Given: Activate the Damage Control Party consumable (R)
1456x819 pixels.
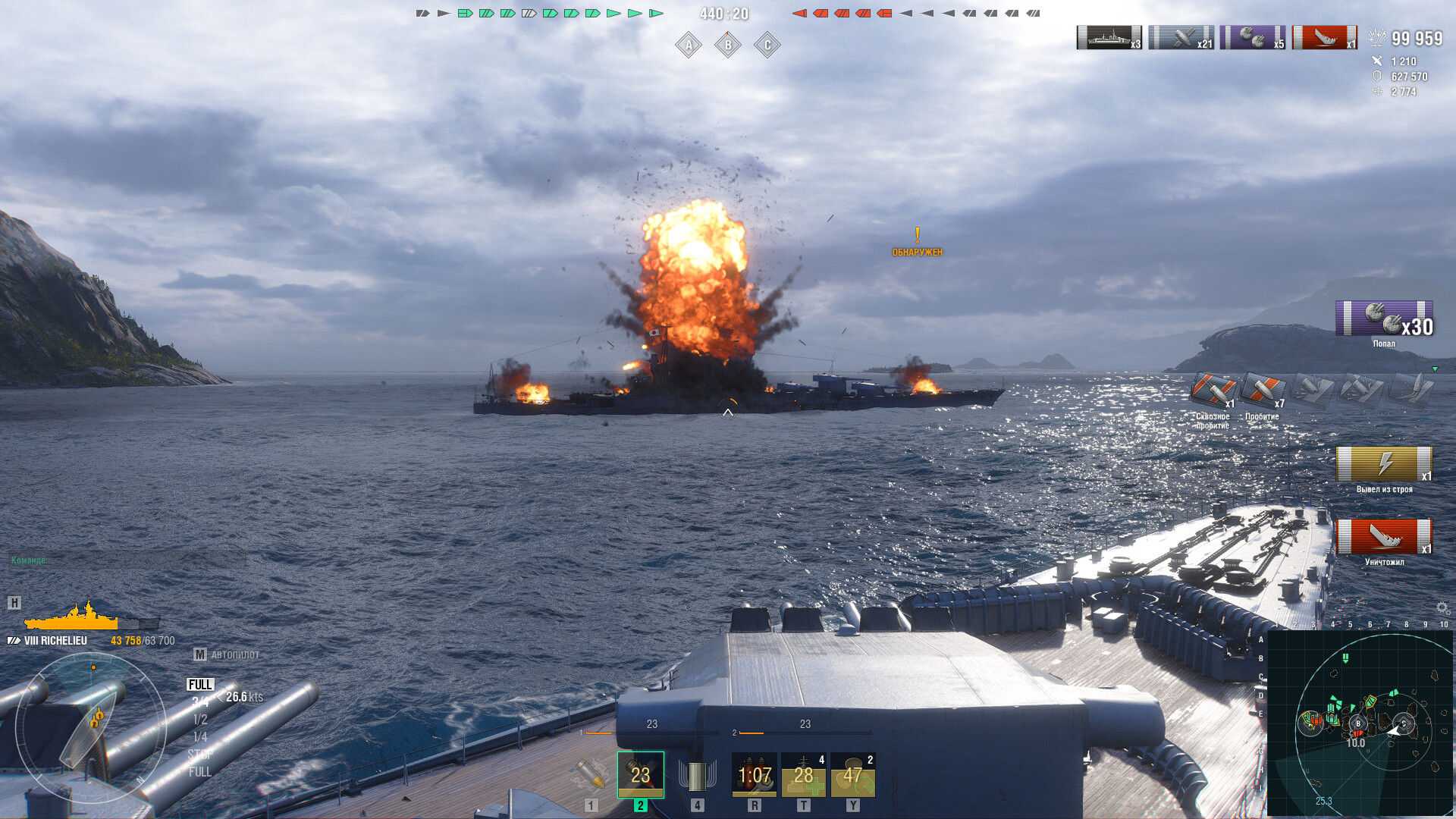Looking at the screenshot, I should [x=754, y=776].
